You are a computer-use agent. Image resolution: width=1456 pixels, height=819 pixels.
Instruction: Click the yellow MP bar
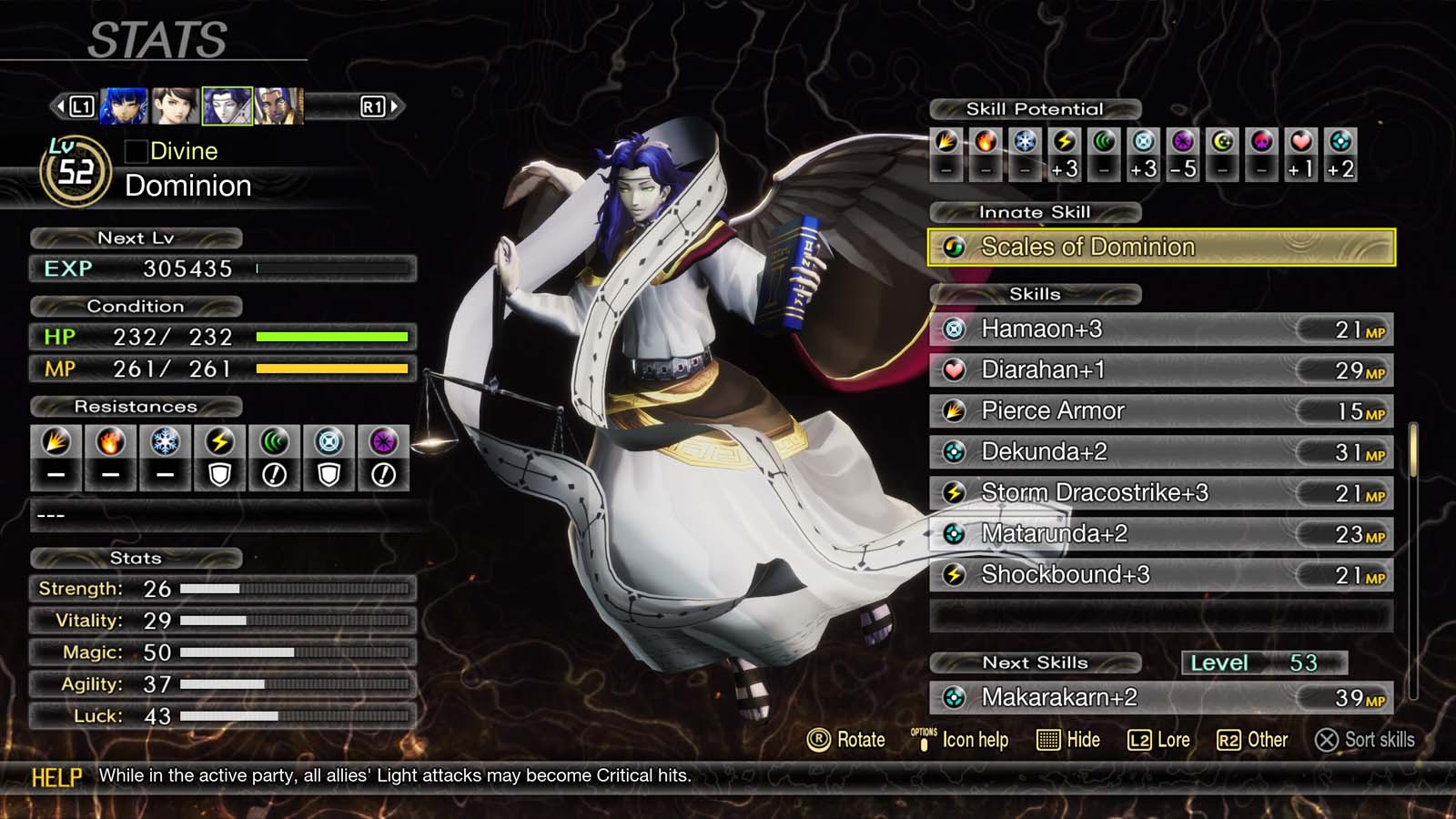click(x=332, y=369)
